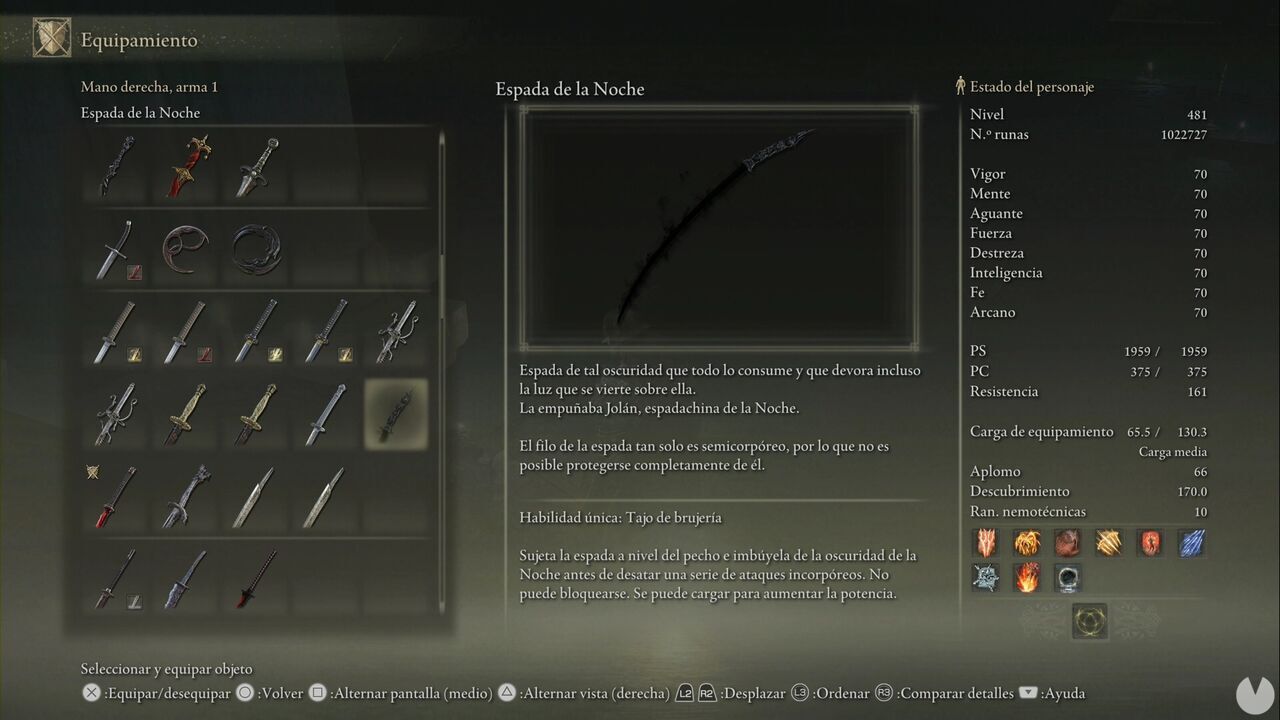Click the Great Rune slot icon
The height and width of the screenshot is (720, 1280).
[x=1090, y=620]
